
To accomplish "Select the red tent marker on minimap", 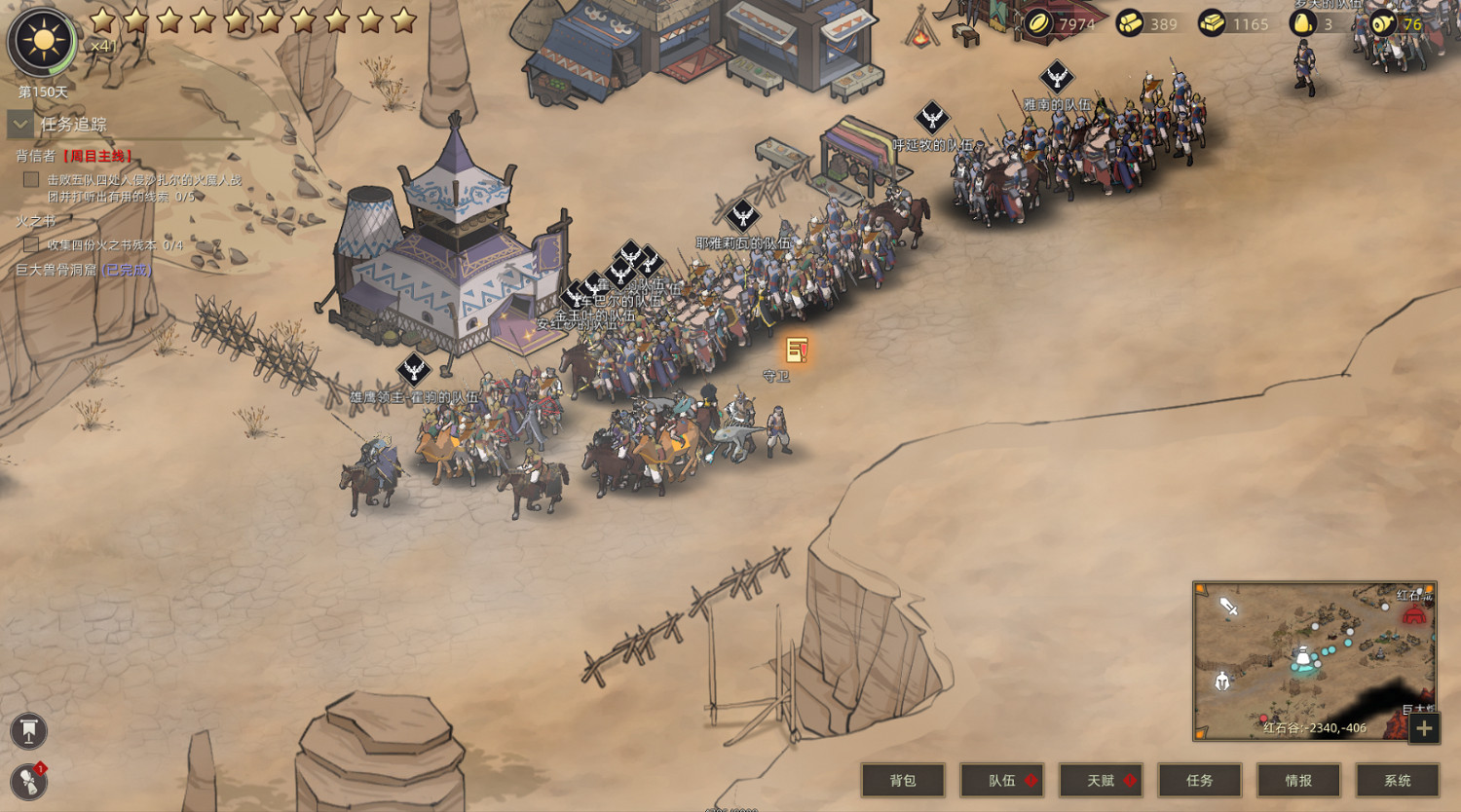I will pyautogui.click(x=1413, y=614).
